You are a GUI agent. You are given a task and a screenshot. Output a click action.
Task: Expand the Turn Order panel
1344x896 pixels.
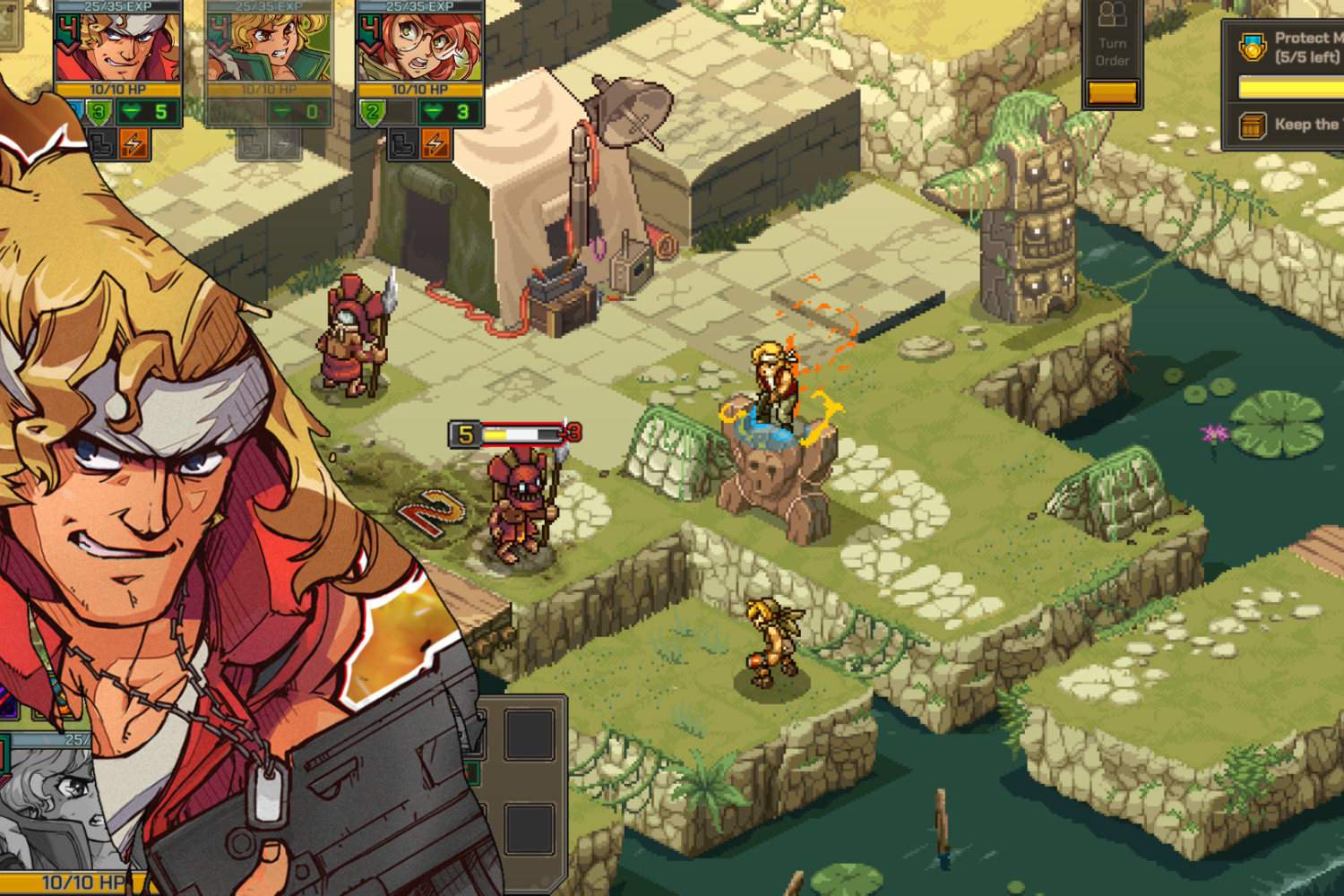click(x=1113, y=91)
